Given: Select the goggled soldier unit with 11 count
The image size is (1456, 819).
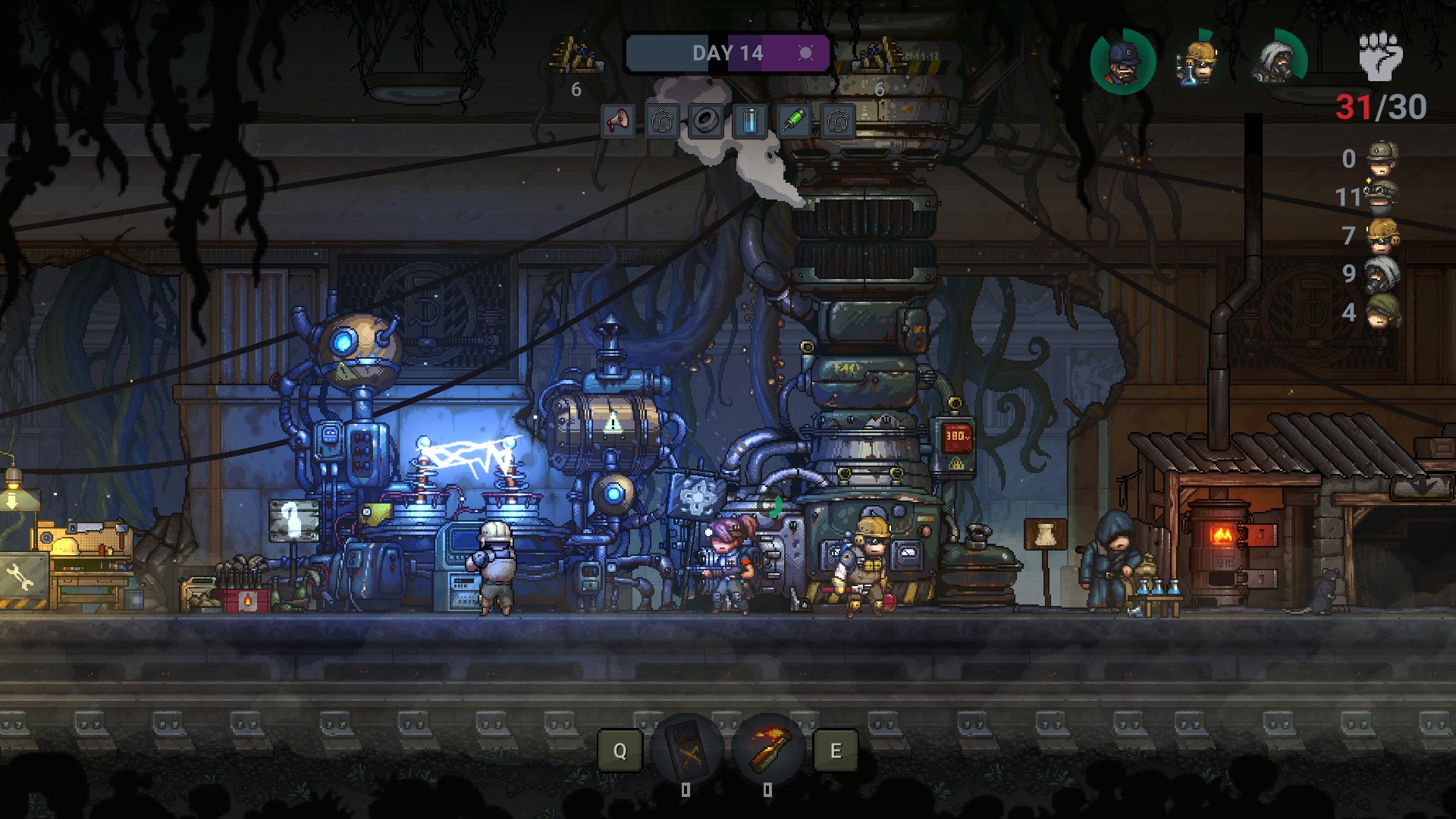Looking at the screenshot, I should (x=1381, y=196).
